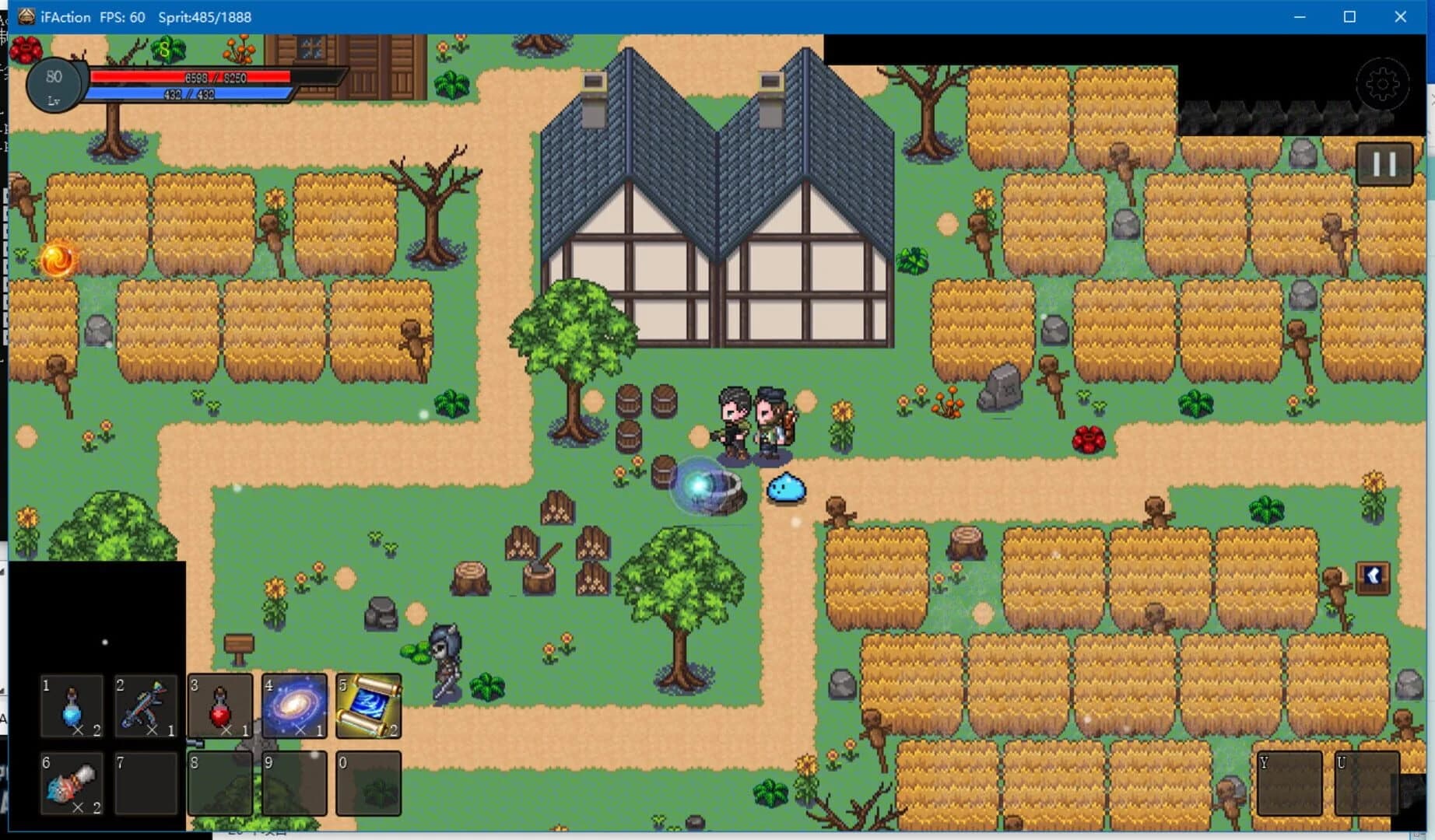Select the rocket item in slot 6
The height and width of the screenshot is (840, 1435).
(x=72, y=782)
